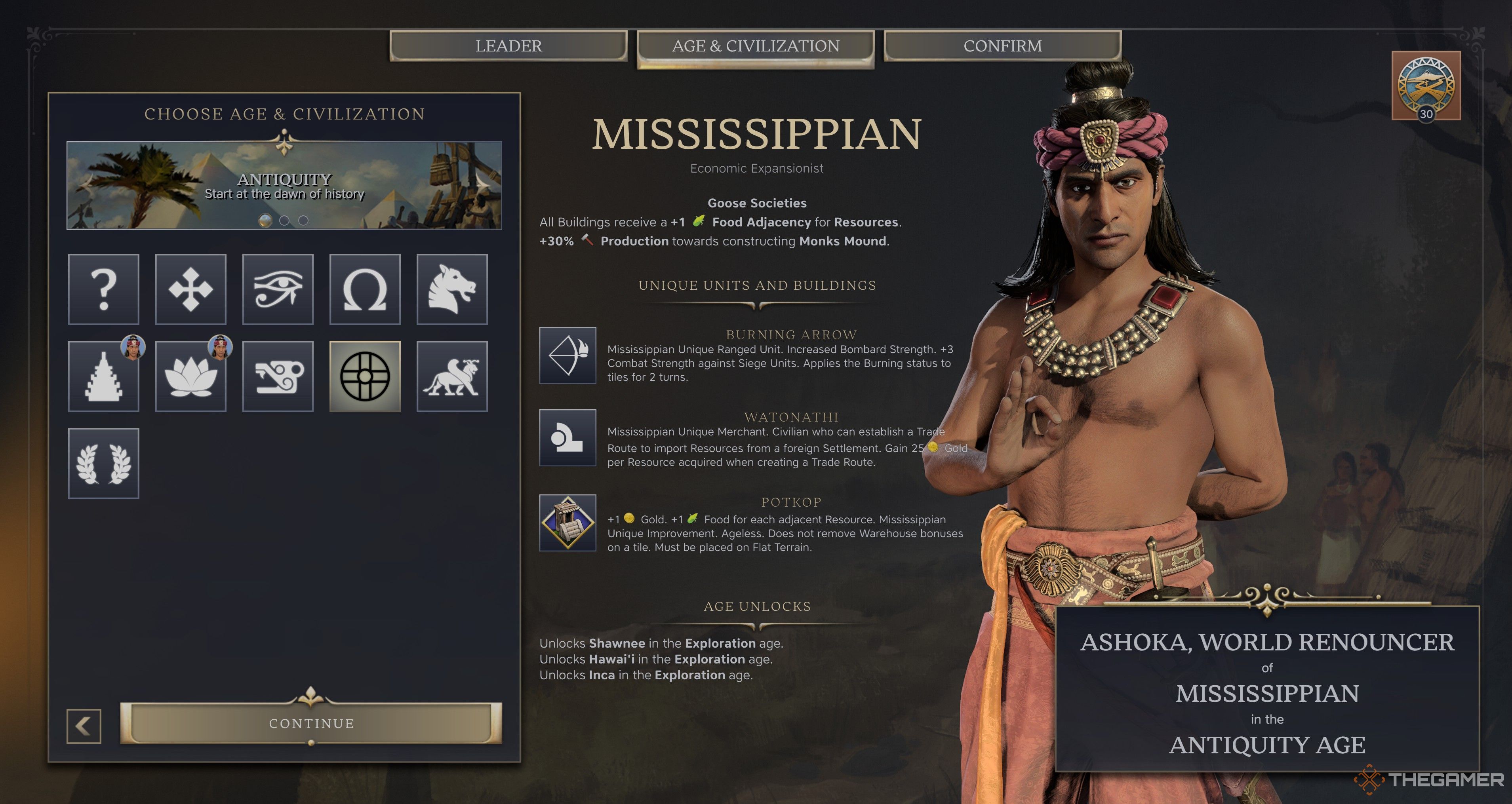1512x804 pixels.
Task: Choose the winged griffin civilization tile
Action: click(x=452, y=376)
